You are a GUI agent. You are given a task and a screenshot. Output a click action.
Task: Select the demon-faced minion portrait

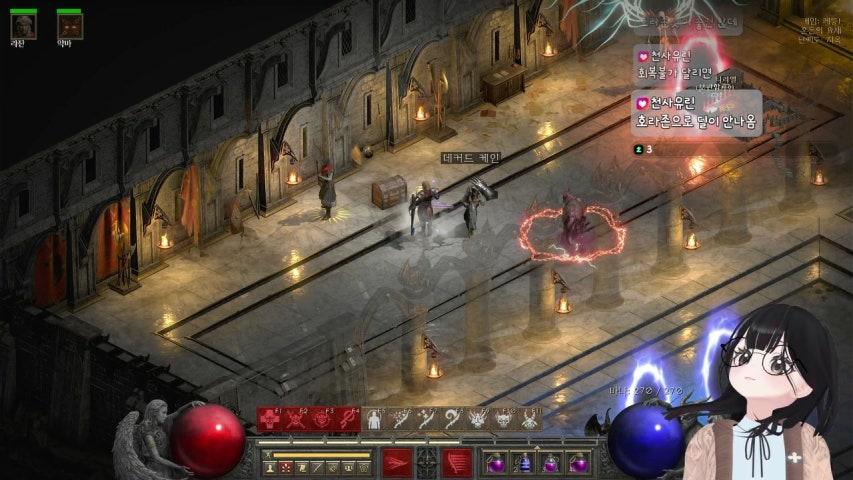69,24
